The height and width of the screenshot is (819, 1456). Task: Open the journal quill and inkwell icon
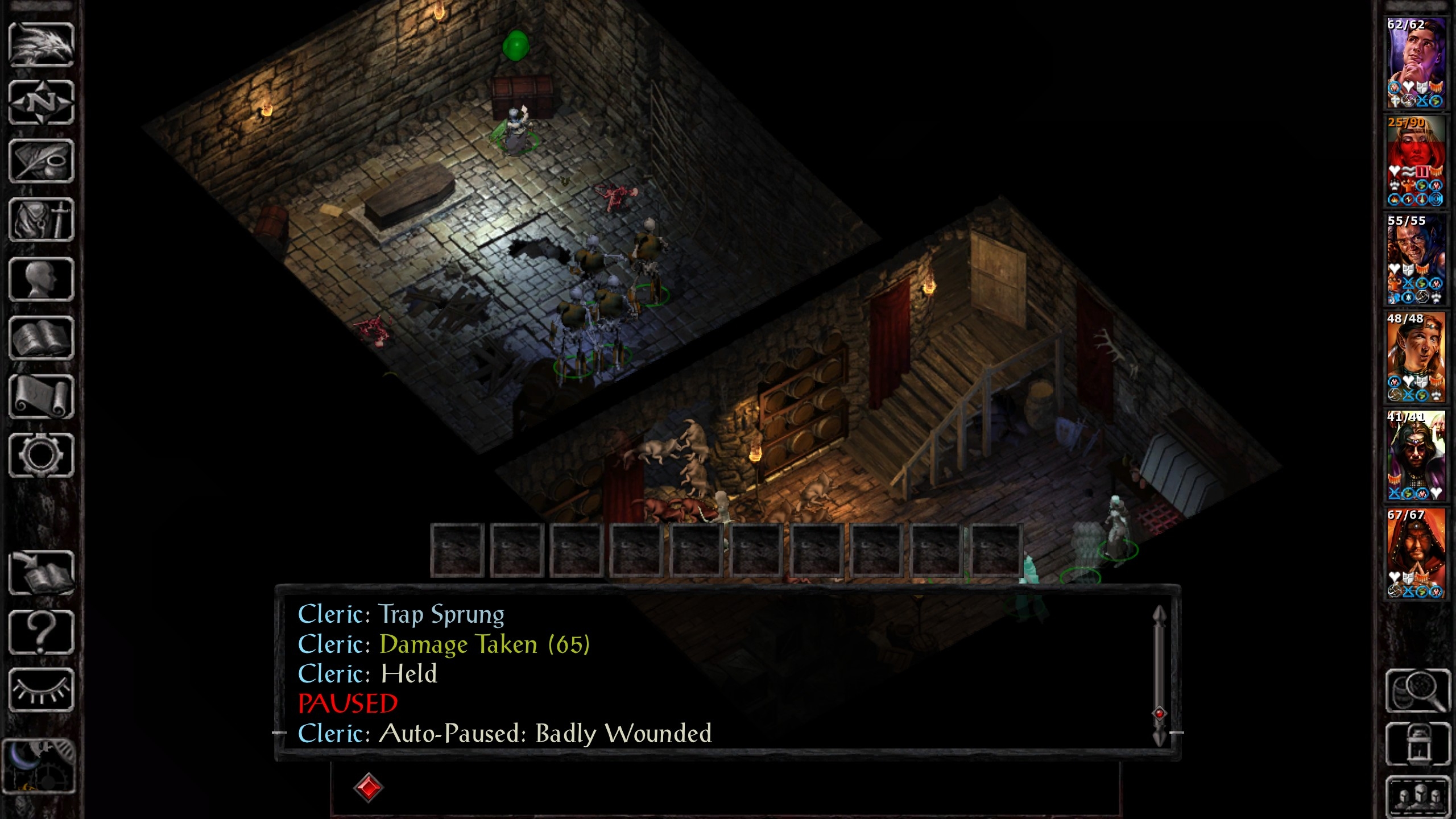(41, 162)
